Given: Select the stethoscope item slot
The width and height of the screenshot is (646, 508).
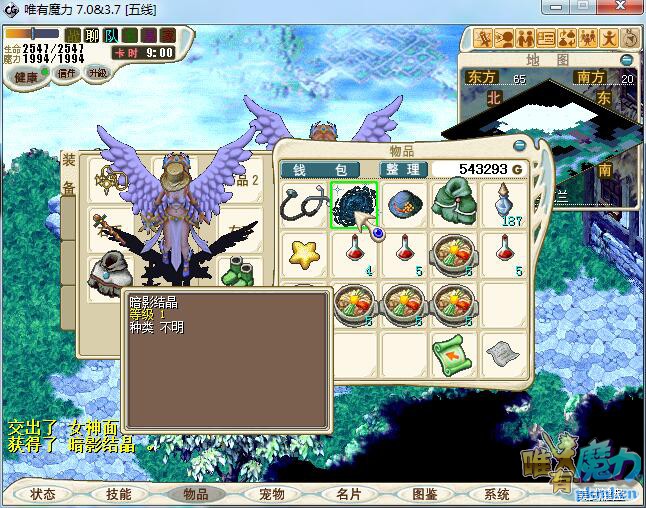Looking at the screenshot, I should tap(304, 204).
